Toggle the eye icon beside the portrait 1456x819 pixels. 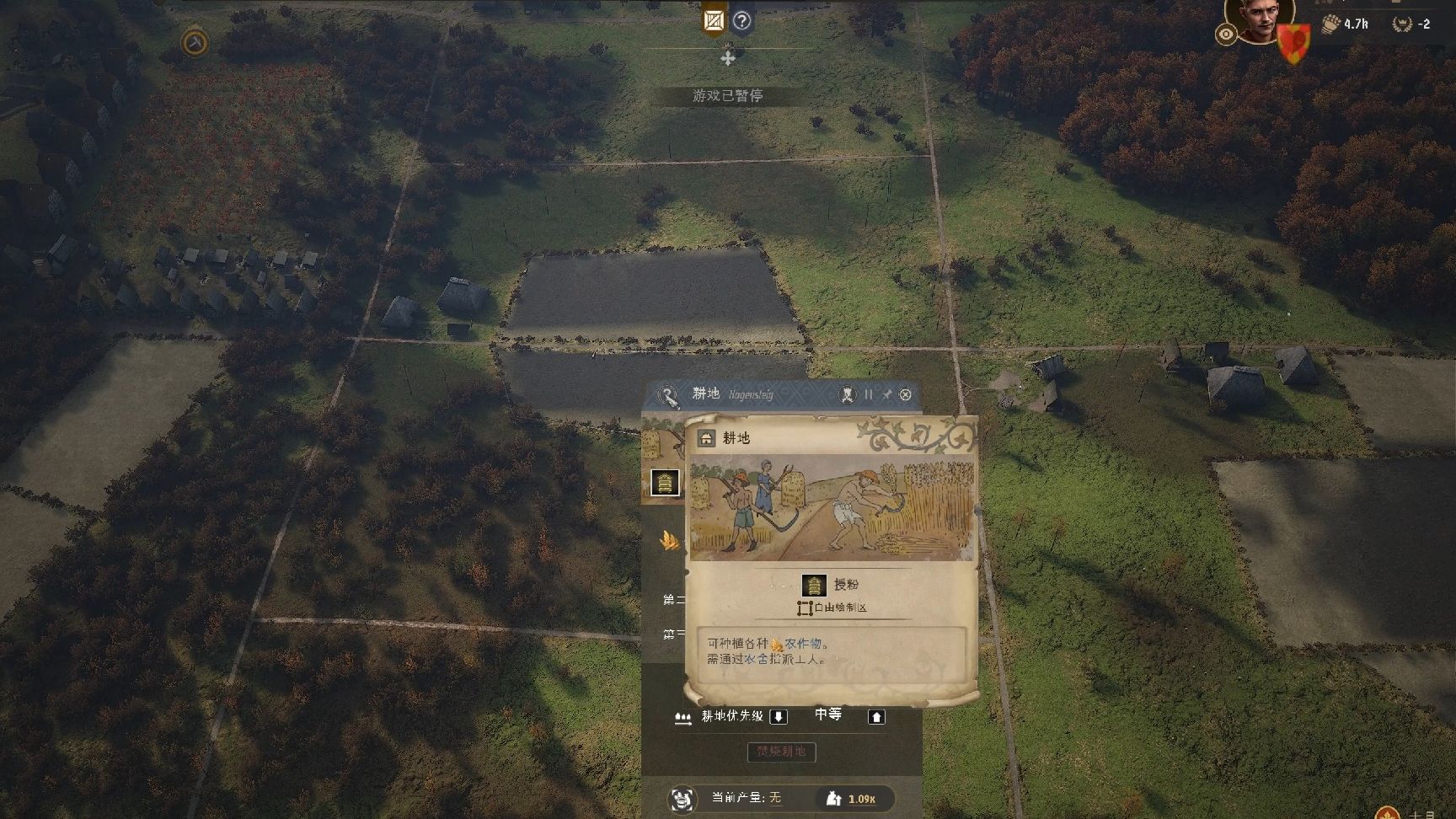click(x=1226, y=35)
